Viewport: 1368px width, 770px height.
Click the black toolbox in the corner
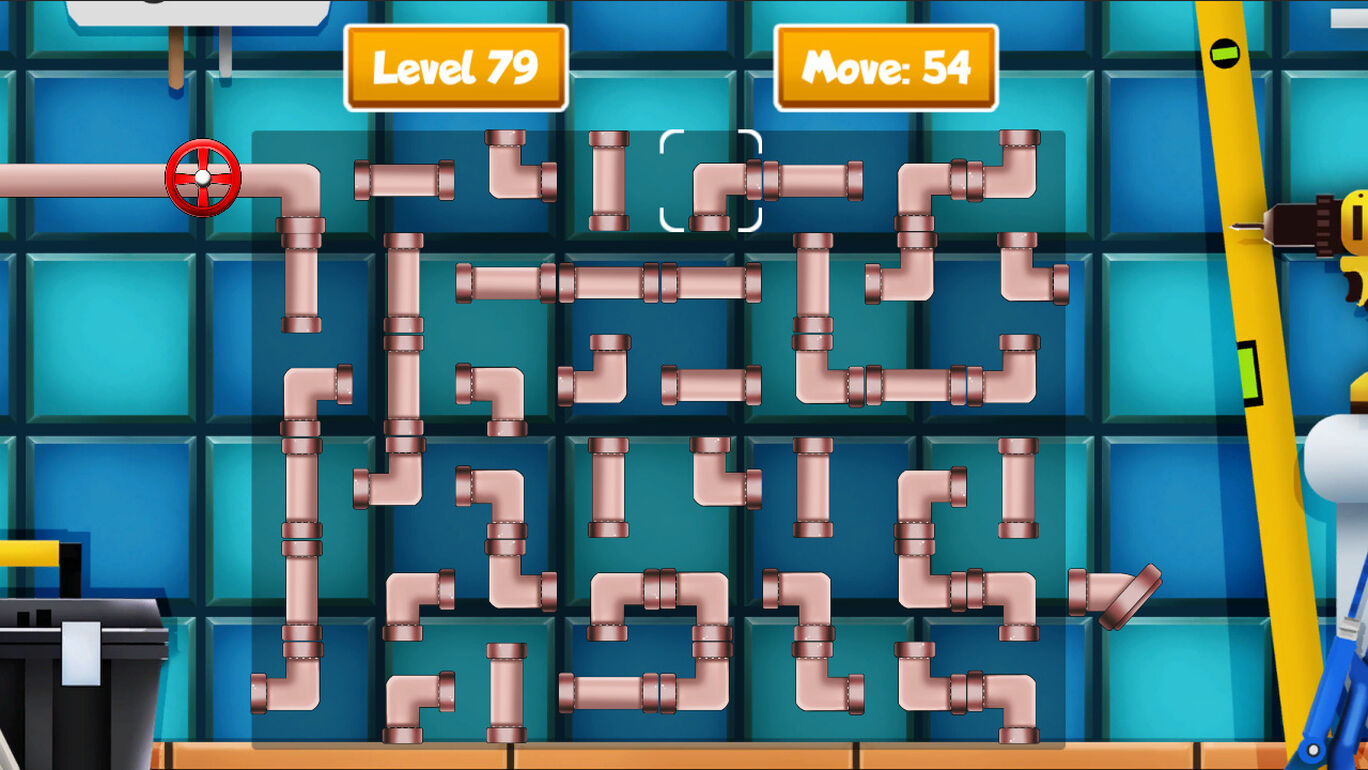[80, 680]
